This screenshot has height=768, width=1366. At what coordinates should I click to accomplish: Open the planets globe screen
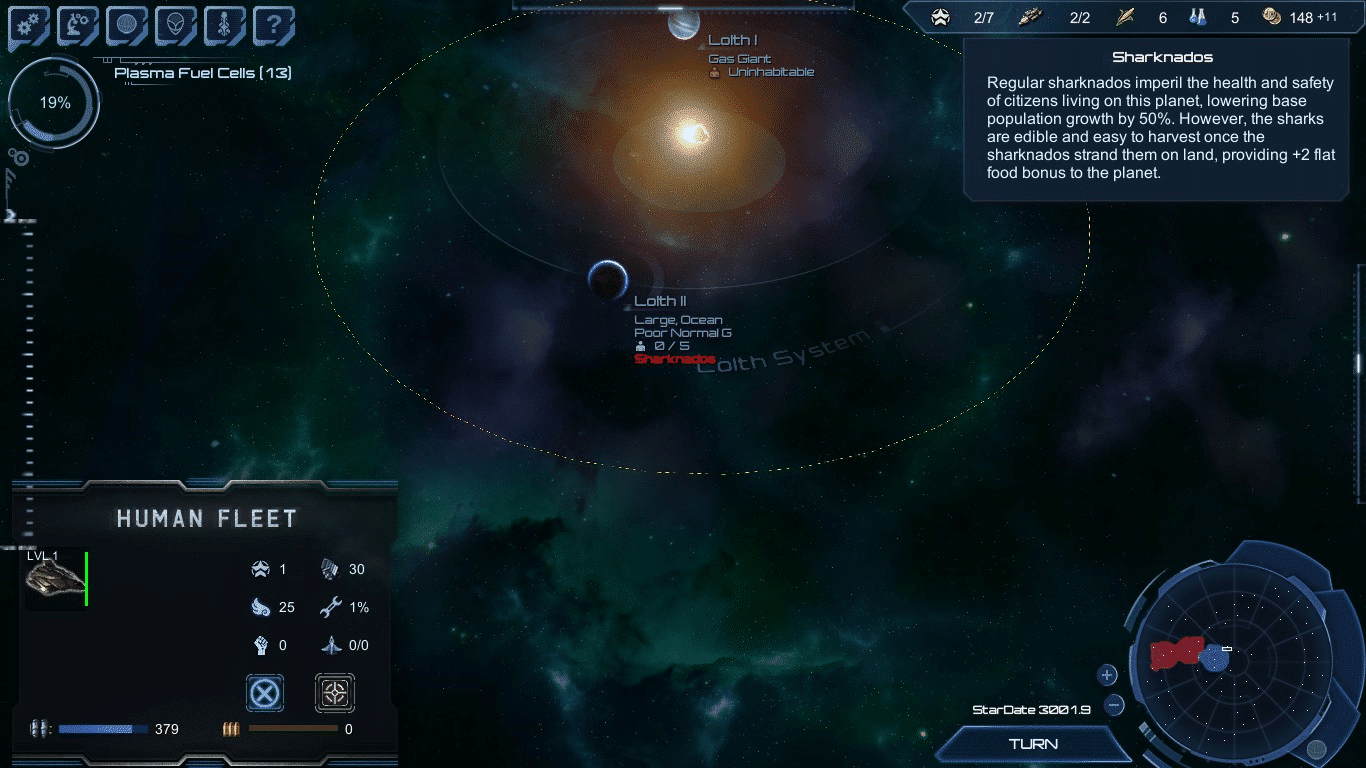[x=127, y=27]
